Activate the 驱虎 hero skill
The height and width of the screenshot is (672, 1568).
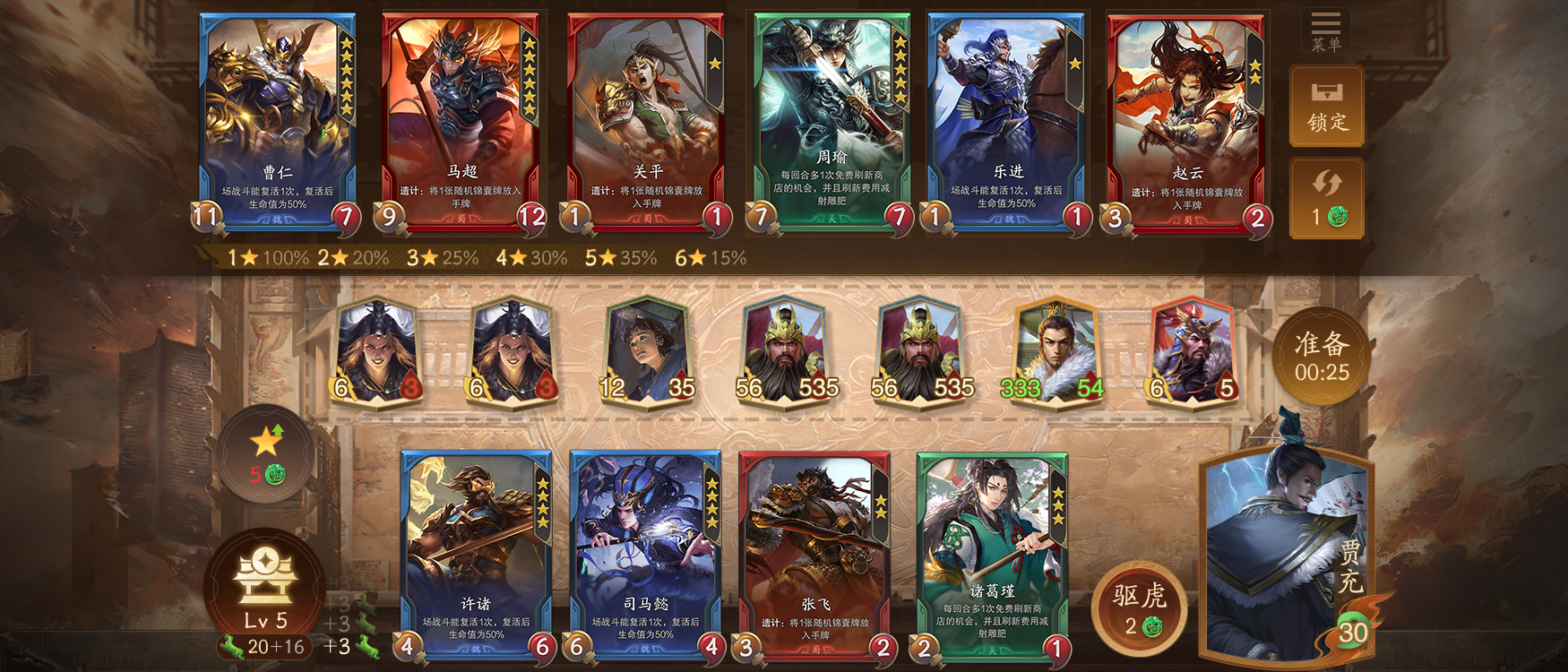(1139, 607)
